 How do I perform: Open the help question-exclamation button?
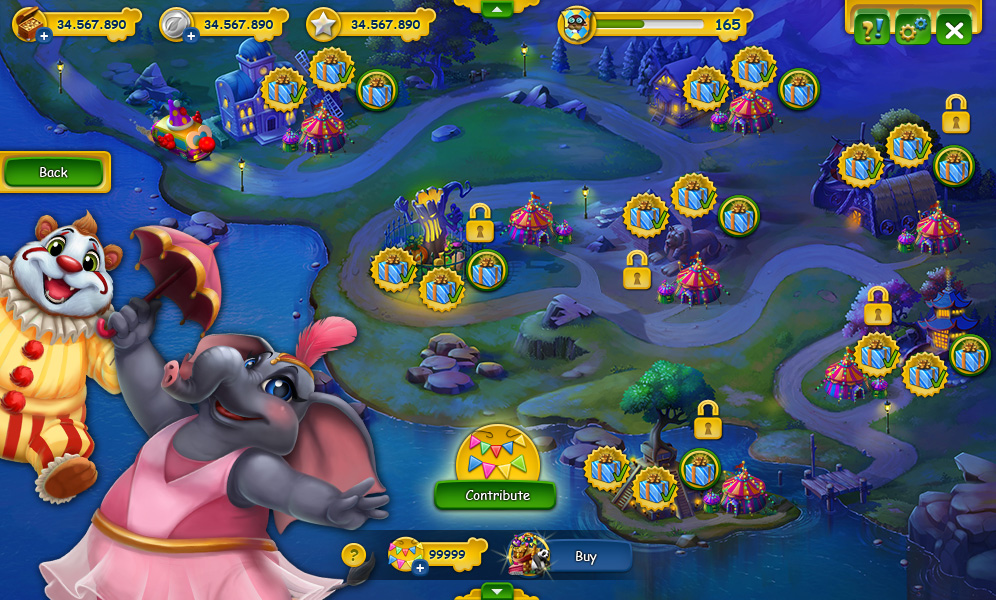[870, 30]
